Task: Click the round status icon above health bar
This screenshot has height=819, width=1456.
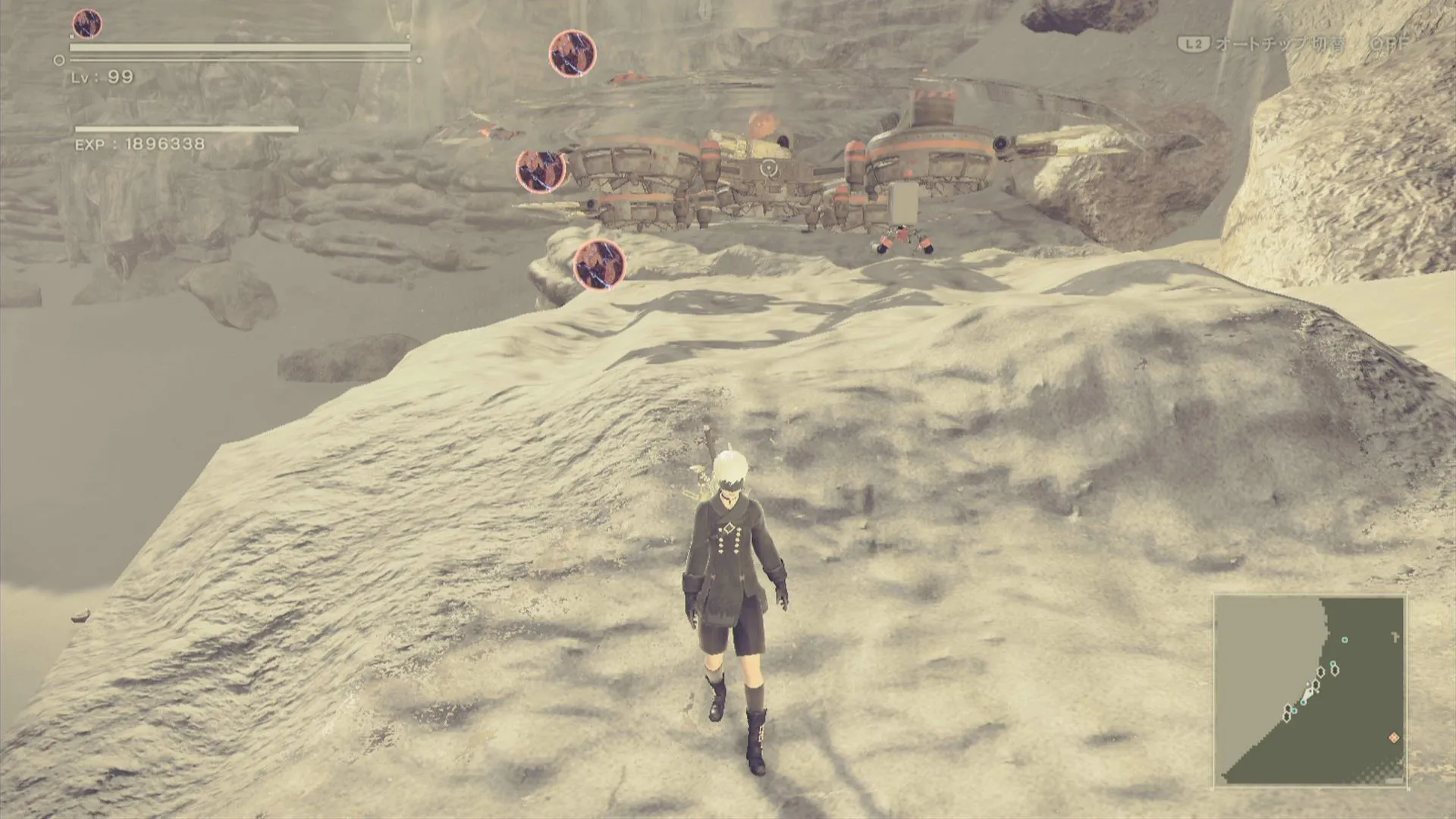Action: tap(87, 24)
